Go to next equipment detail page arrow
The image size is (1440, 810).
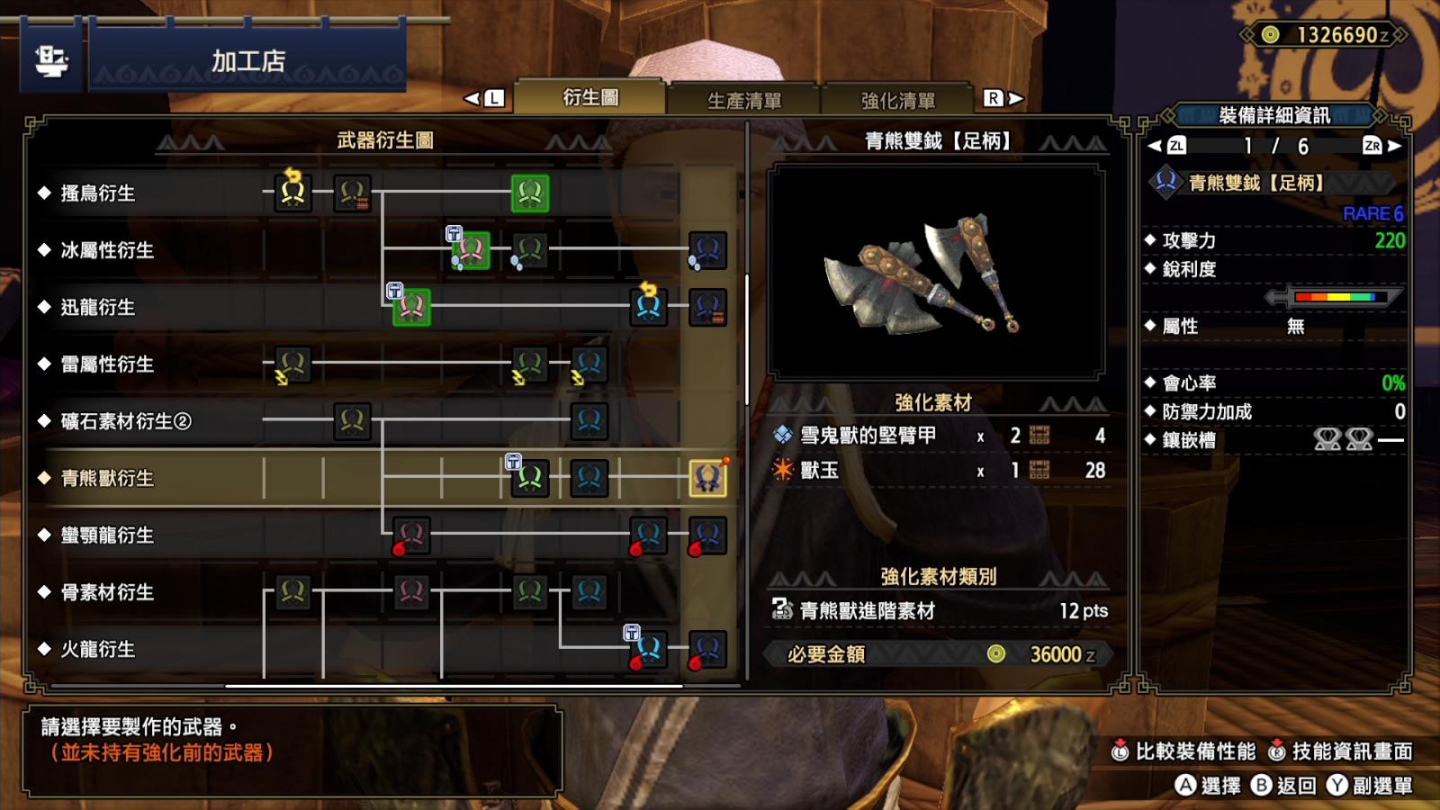point(1395,146)
